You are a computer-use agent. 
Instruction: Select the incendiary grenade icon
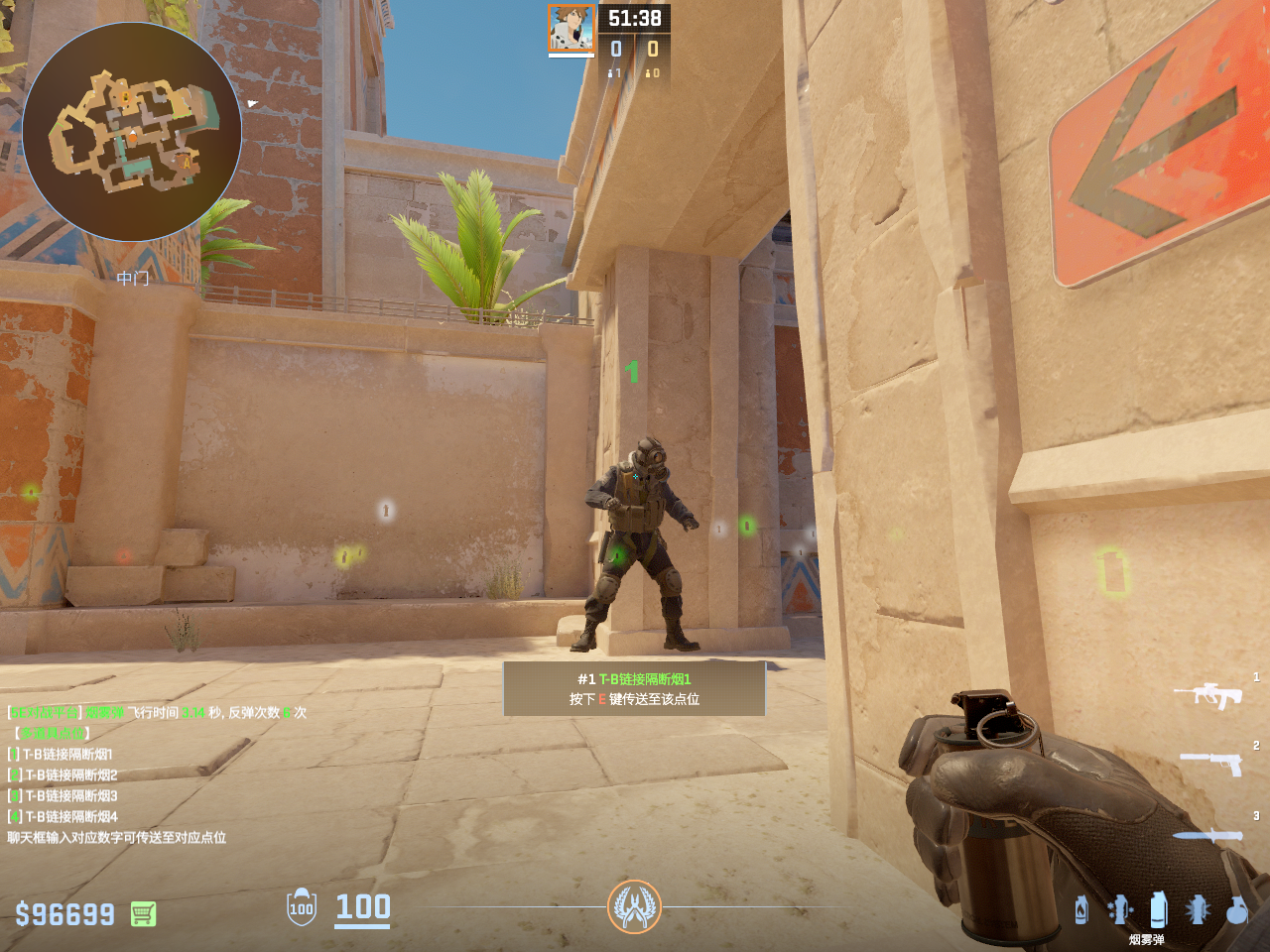pyautogui.click(x=1081, y=909)
